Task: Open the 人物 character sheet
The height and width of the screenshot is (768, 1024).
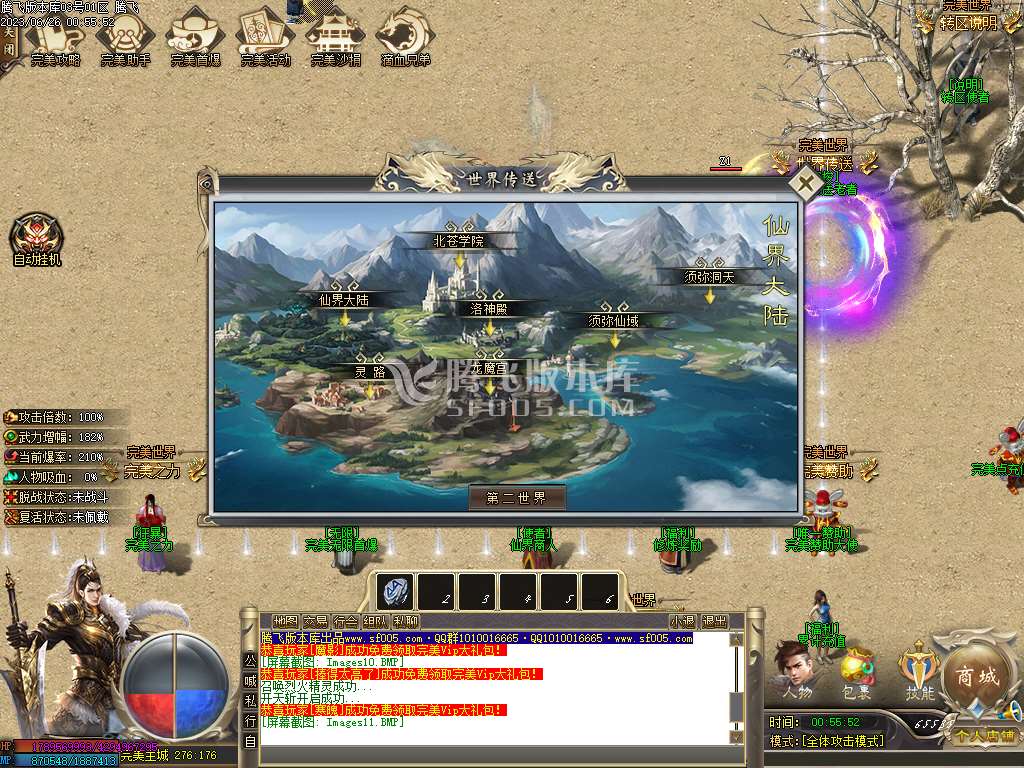Action: click(x=797, y=669)
